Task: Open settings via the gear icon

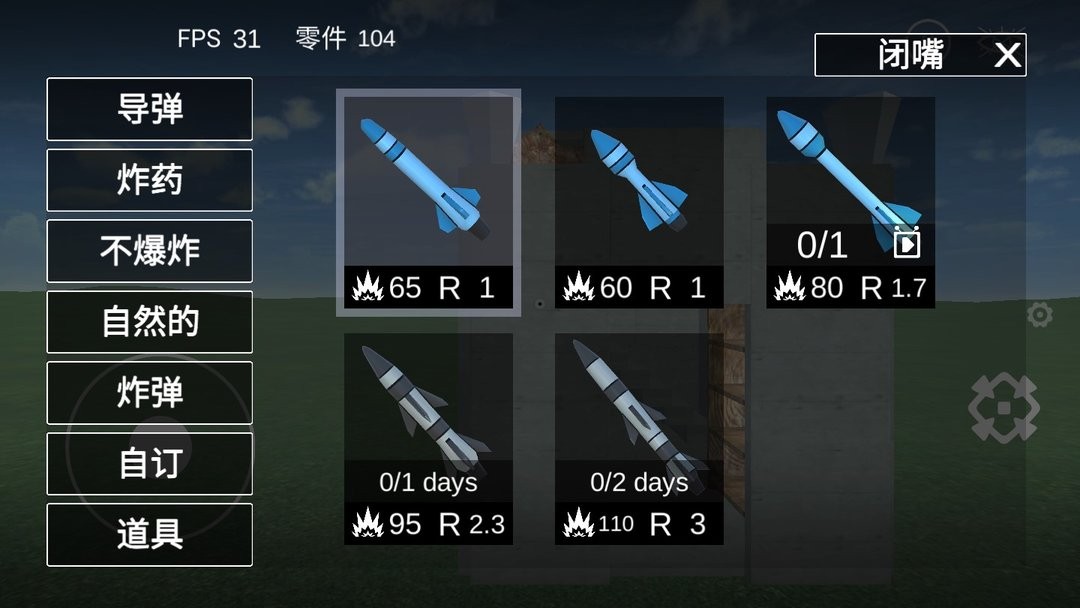Action: pyautogui.click(x=1040, y=315)
